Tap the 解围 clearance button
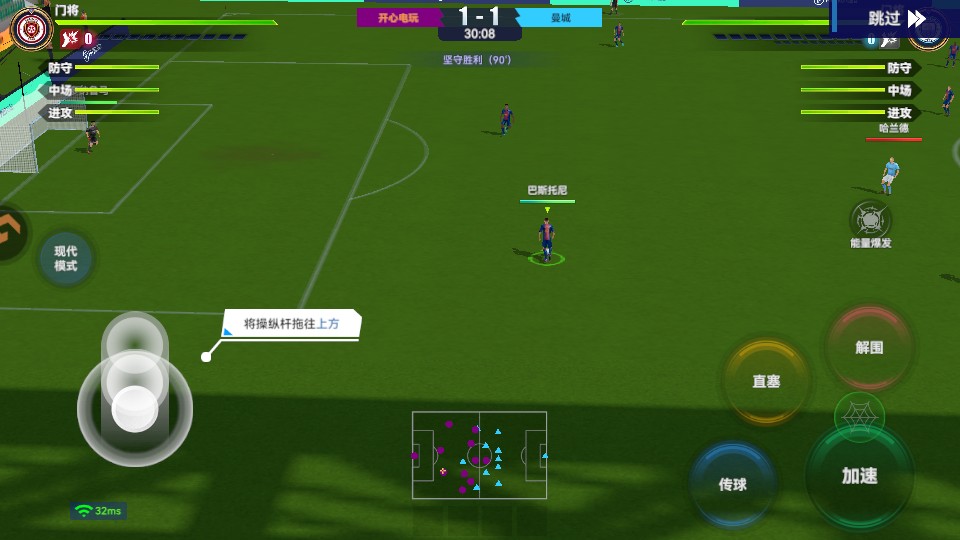The width and height of the screenshot is (960, 540). 869,348
